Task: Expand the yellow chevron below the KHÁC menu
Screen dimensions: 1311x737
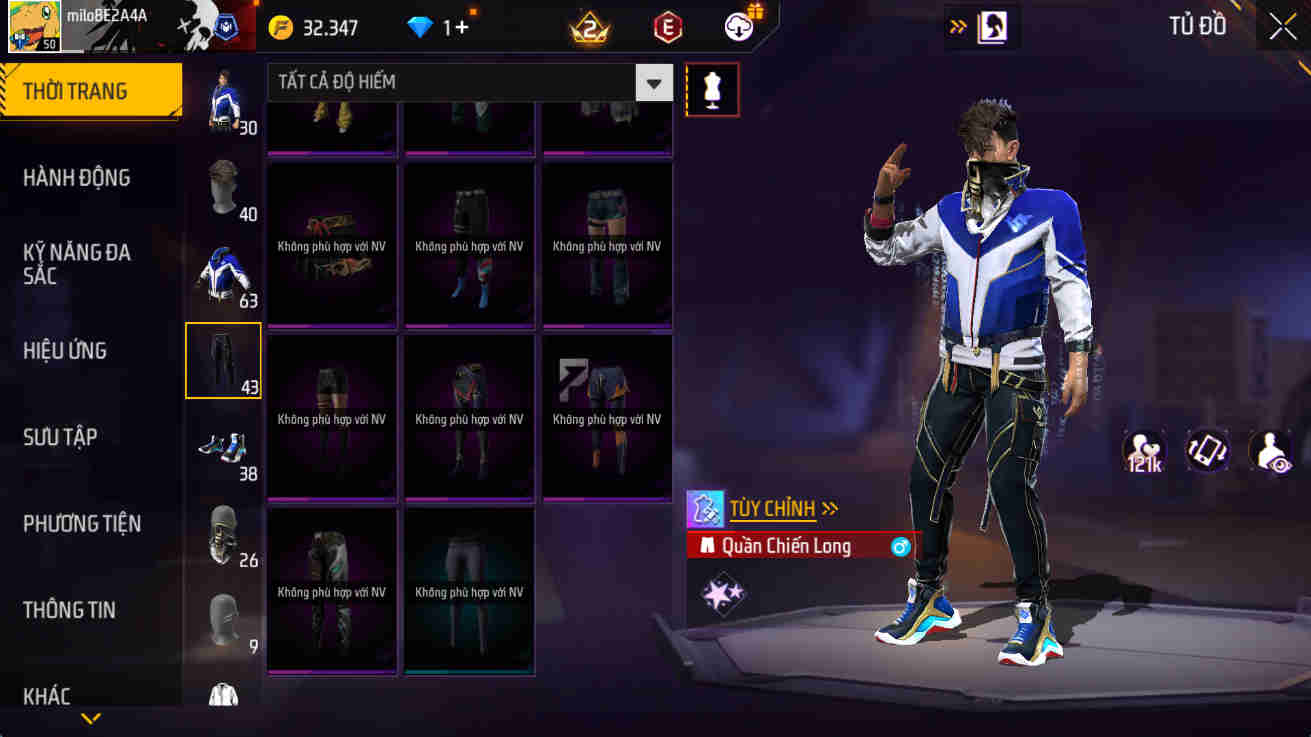Action: [x=91, y=717]
